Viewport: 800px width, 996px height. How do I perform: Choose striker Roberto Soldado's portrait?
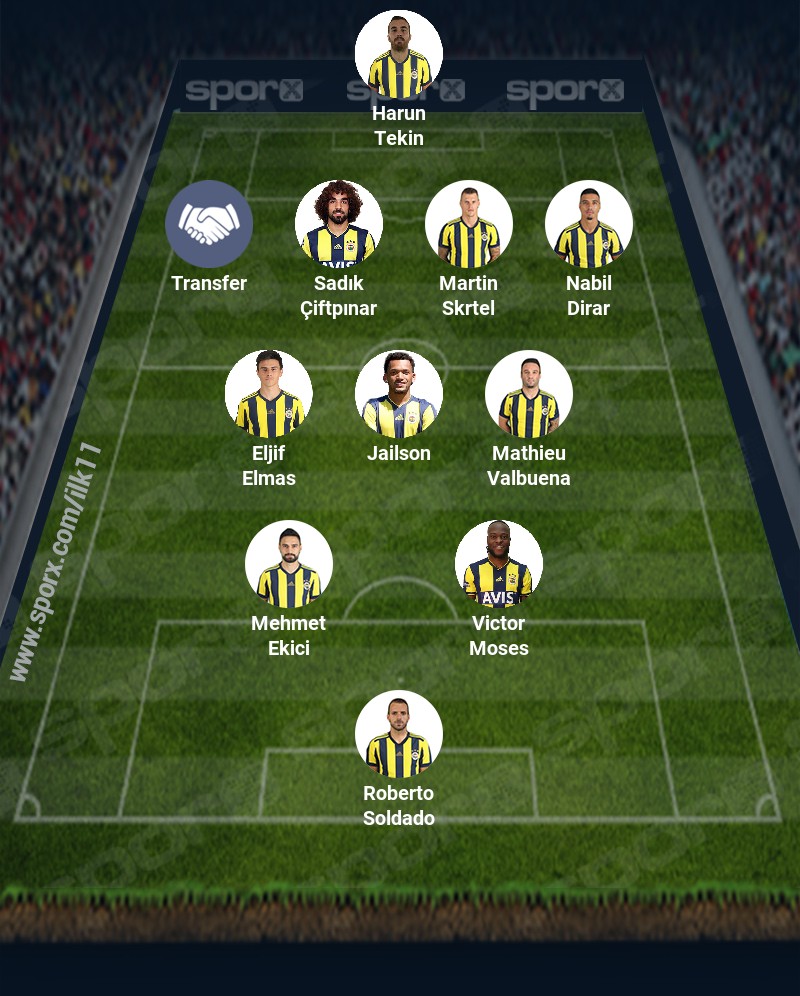pyautogui.click(x=399, y=735)
